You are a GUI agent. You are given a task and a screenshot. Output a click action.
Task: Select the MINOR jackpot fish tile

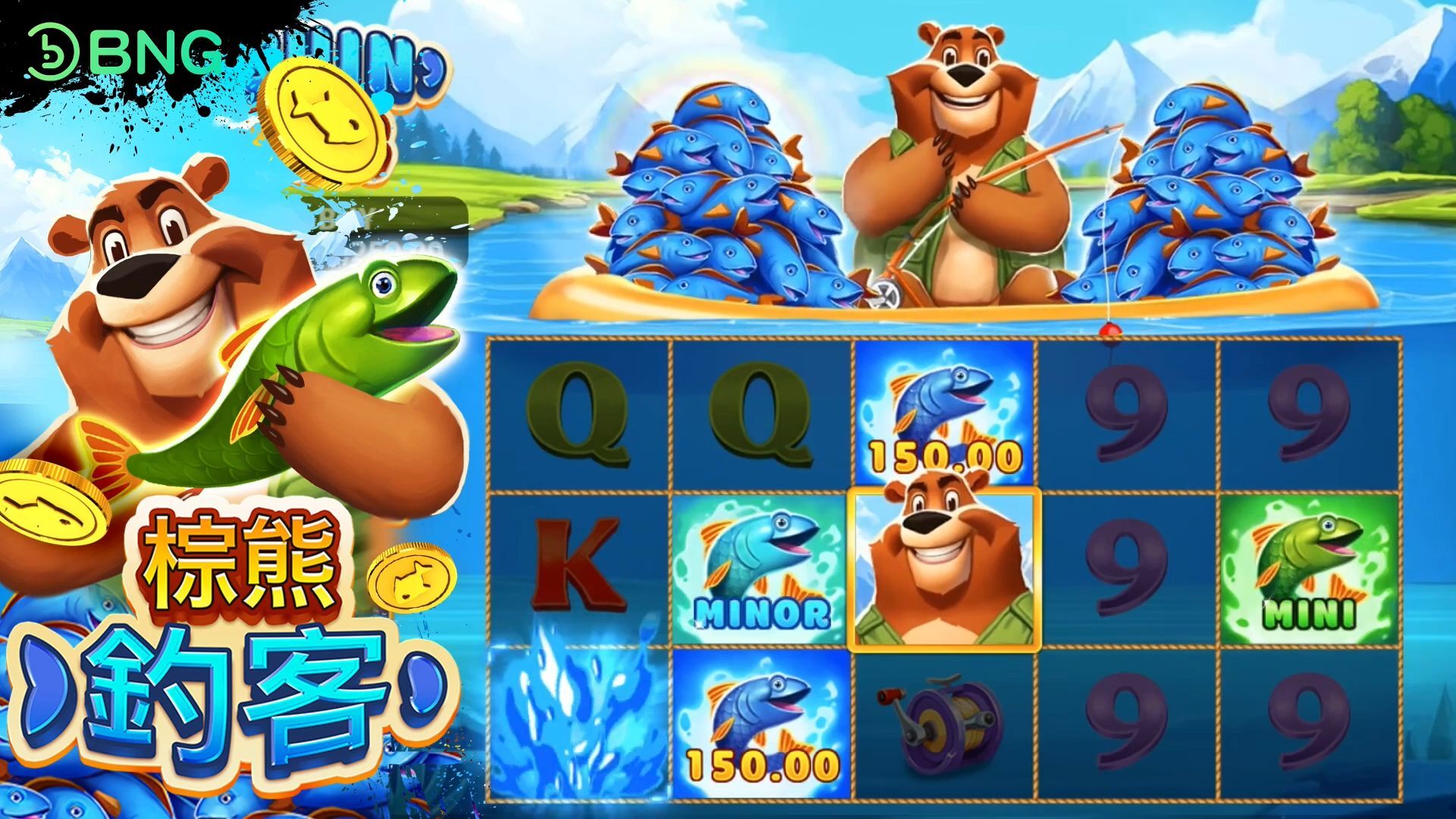[x=761, y=570]
